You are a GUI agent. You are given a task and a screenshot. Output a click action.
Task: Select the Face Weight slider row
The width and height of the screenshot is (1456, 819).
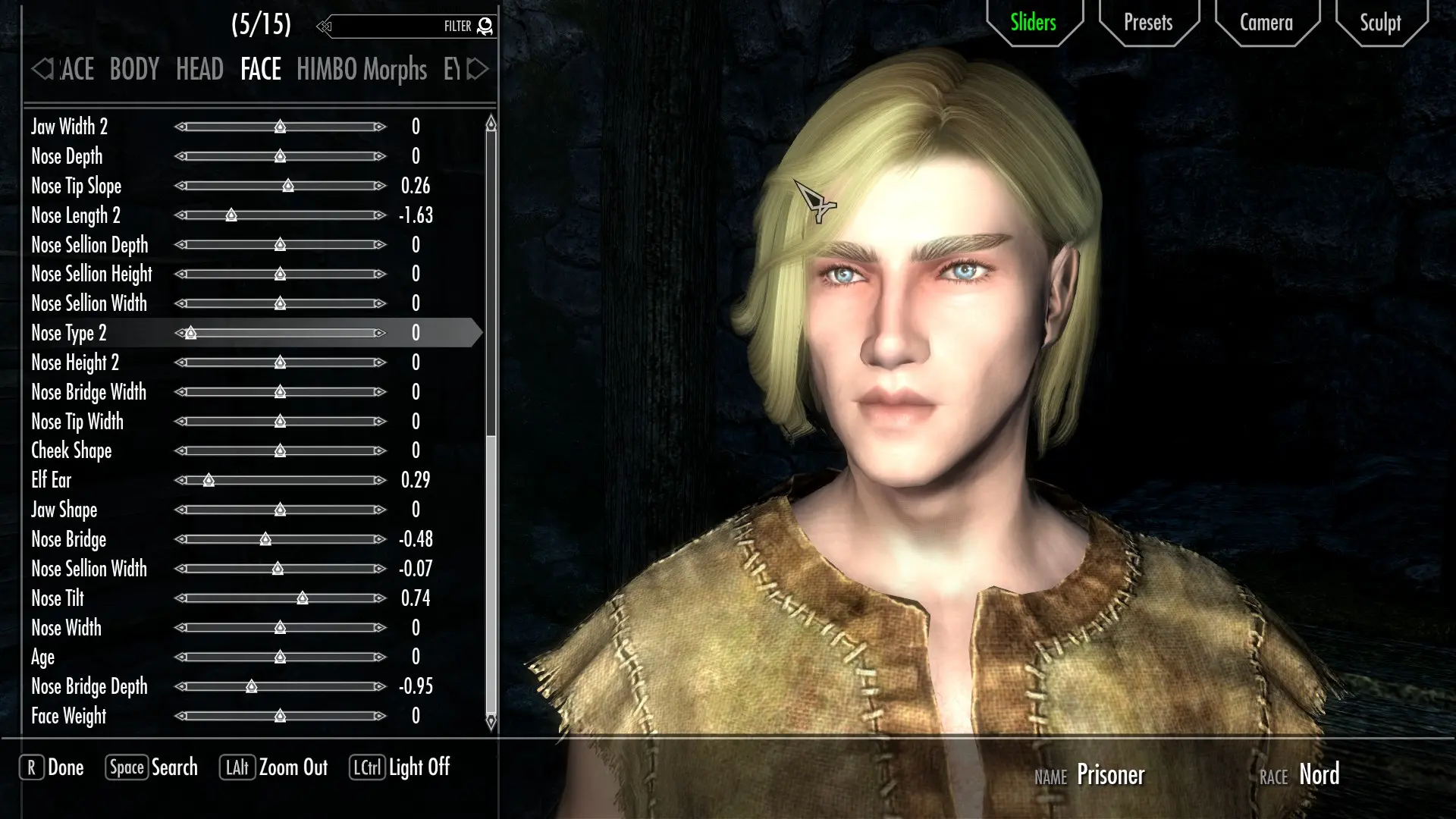pos(69,717)
